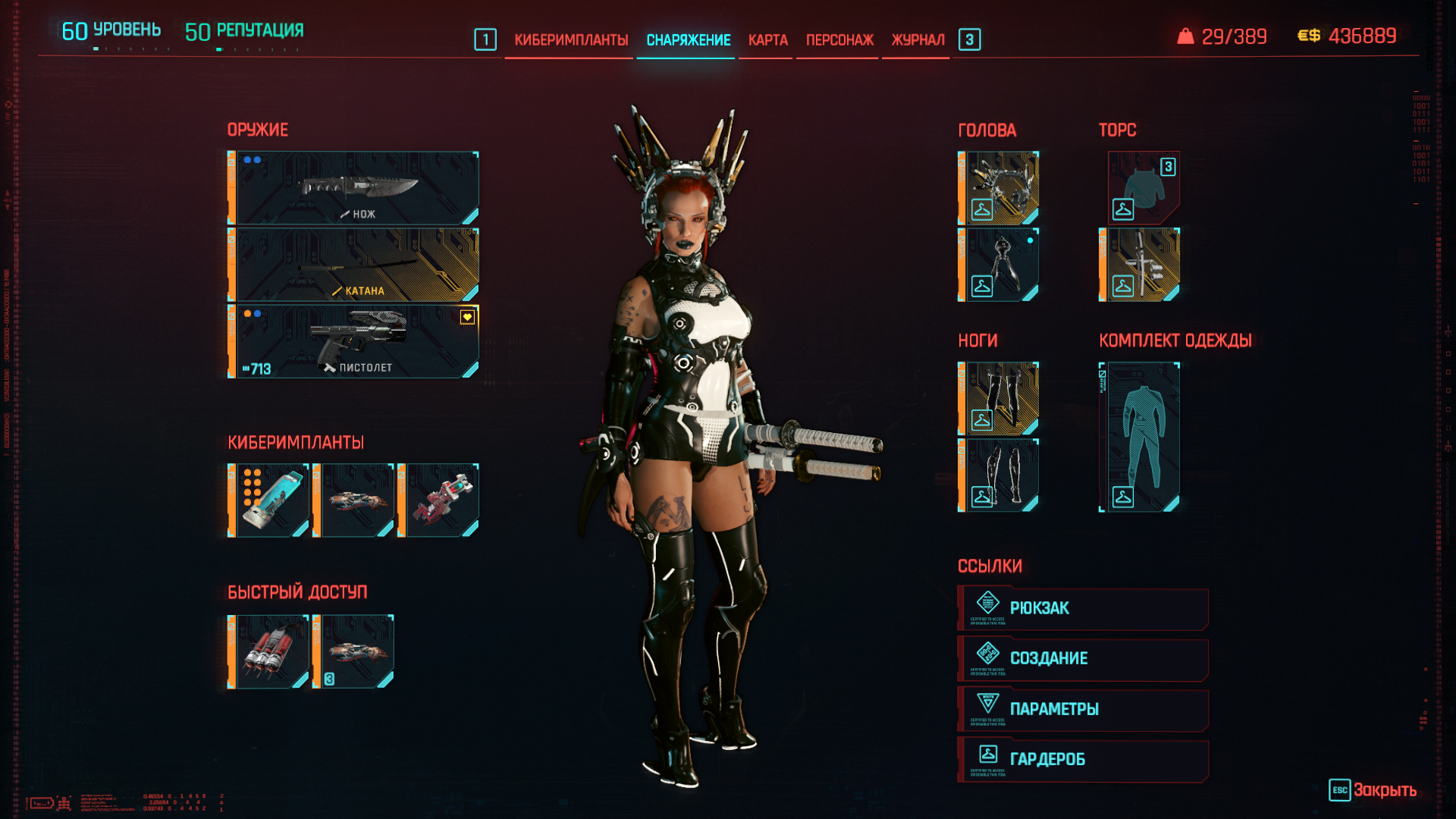The width and height of the screenshot is (1456, 819).
Task: Choose the red launcher cyberware slot
Action: tap(438, 500)
